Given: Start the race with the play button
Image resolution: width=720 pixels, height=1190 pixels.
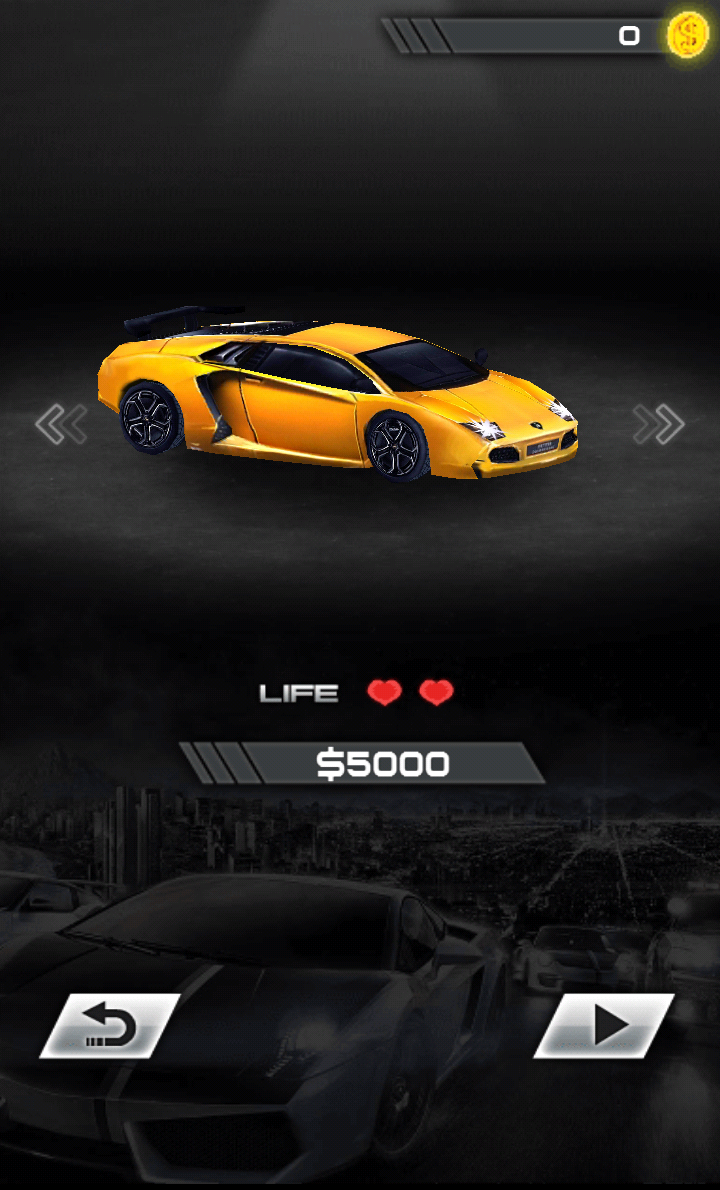Looking at the screenshot, I should (605, 1026).
